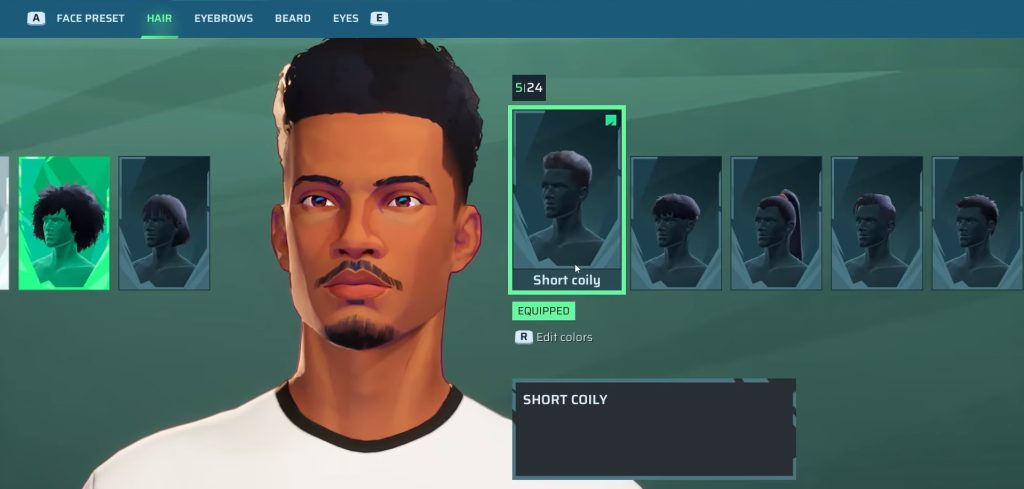Pick the bowl cut hairstyle card
This screenshot has width=1024, height=489.
676,223
